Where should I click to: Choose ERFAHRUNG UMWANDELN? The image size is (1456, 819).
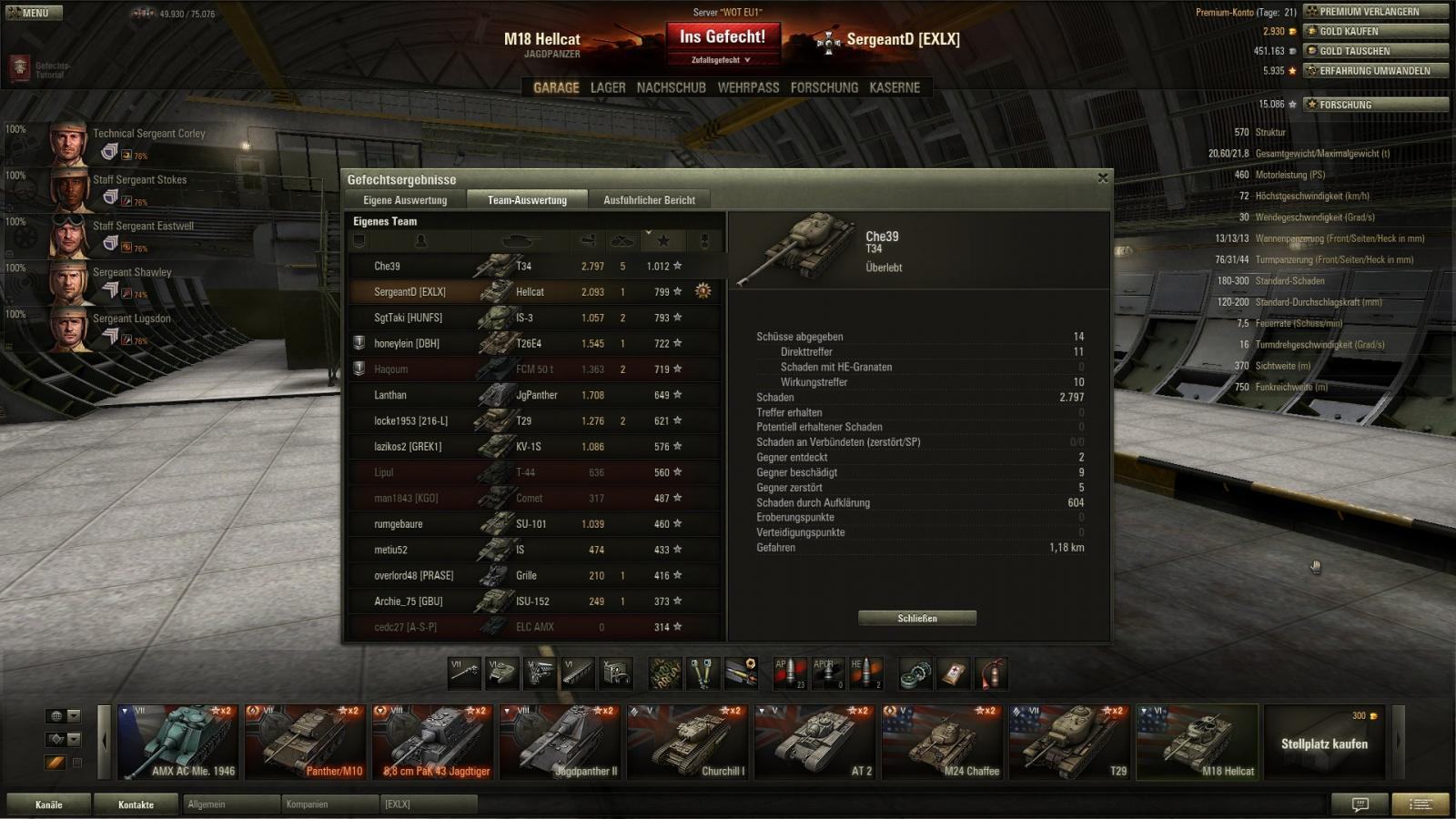click(1375, 70)
